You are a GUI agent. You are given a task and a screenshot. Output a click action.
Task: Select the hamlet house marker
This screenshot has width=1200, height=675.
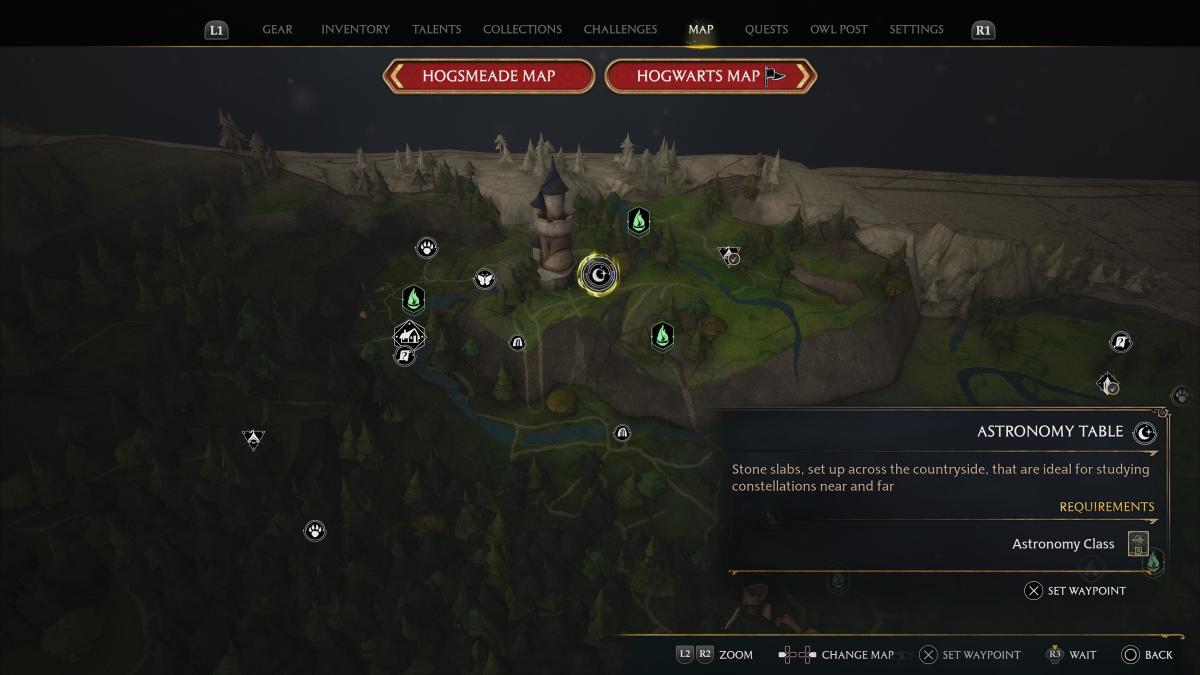tap(409, 335)
